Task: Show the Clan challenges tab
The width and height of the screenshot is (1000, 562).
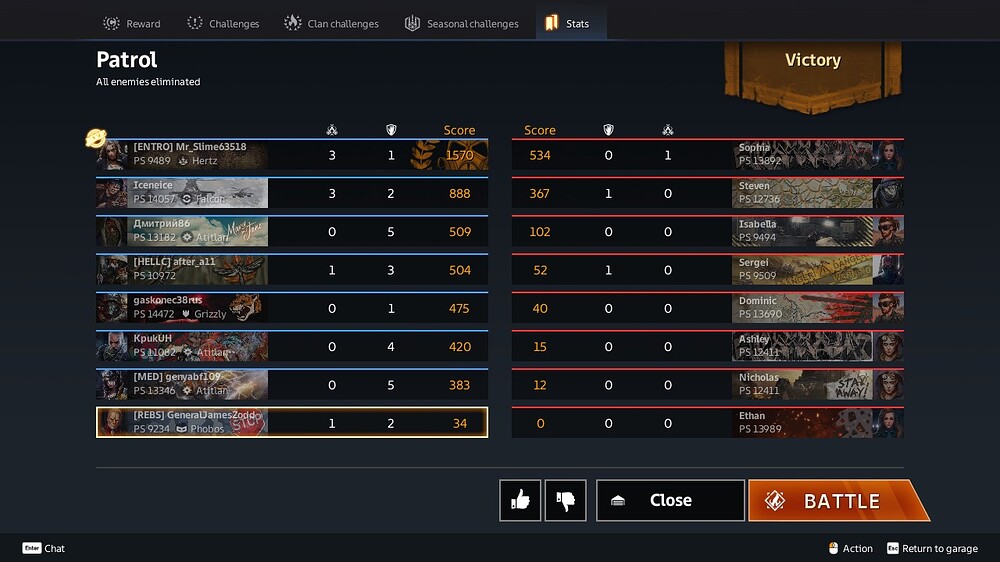Action: [331, 23]
